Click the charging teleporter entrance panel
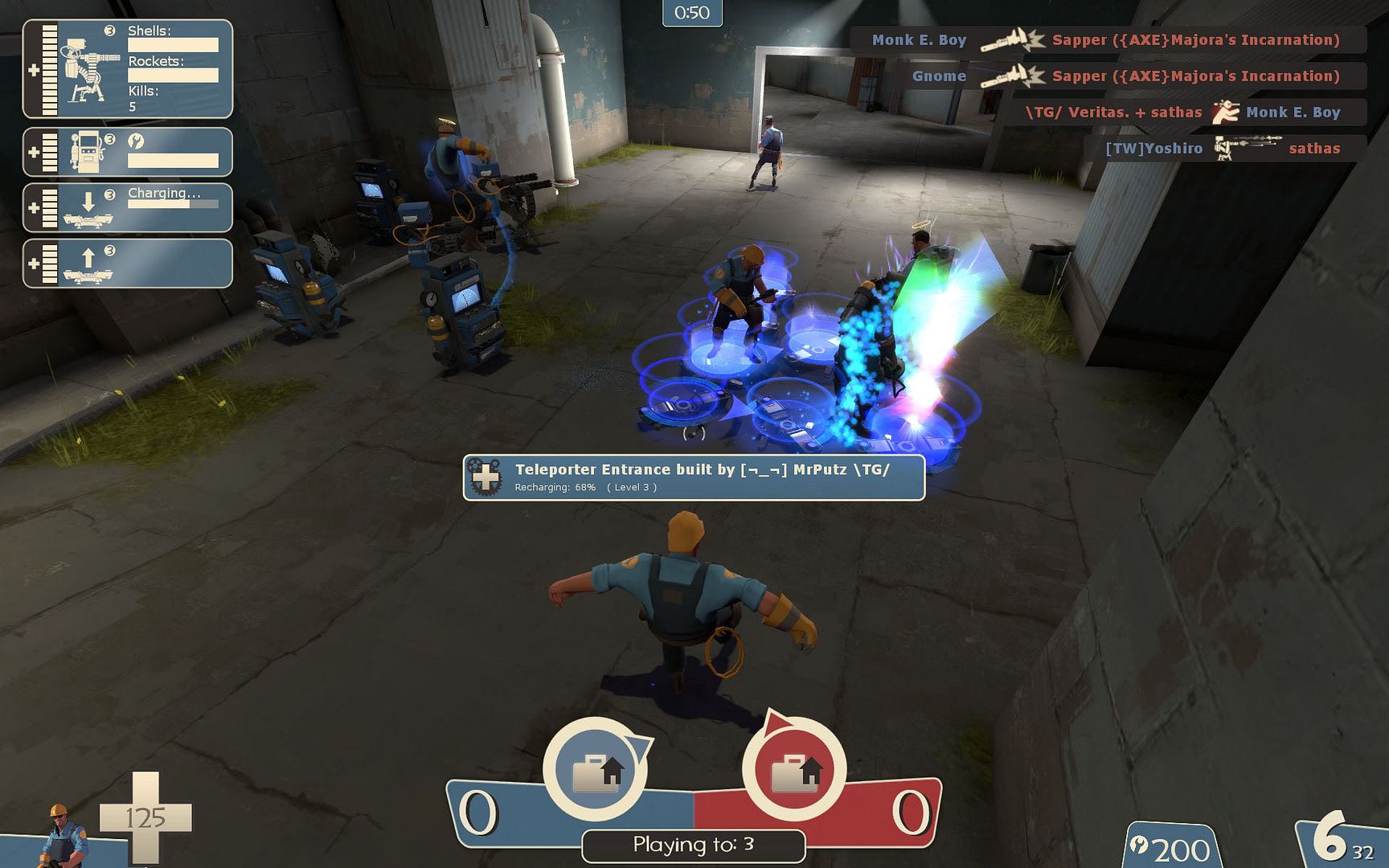 click(x=128, y=207)
